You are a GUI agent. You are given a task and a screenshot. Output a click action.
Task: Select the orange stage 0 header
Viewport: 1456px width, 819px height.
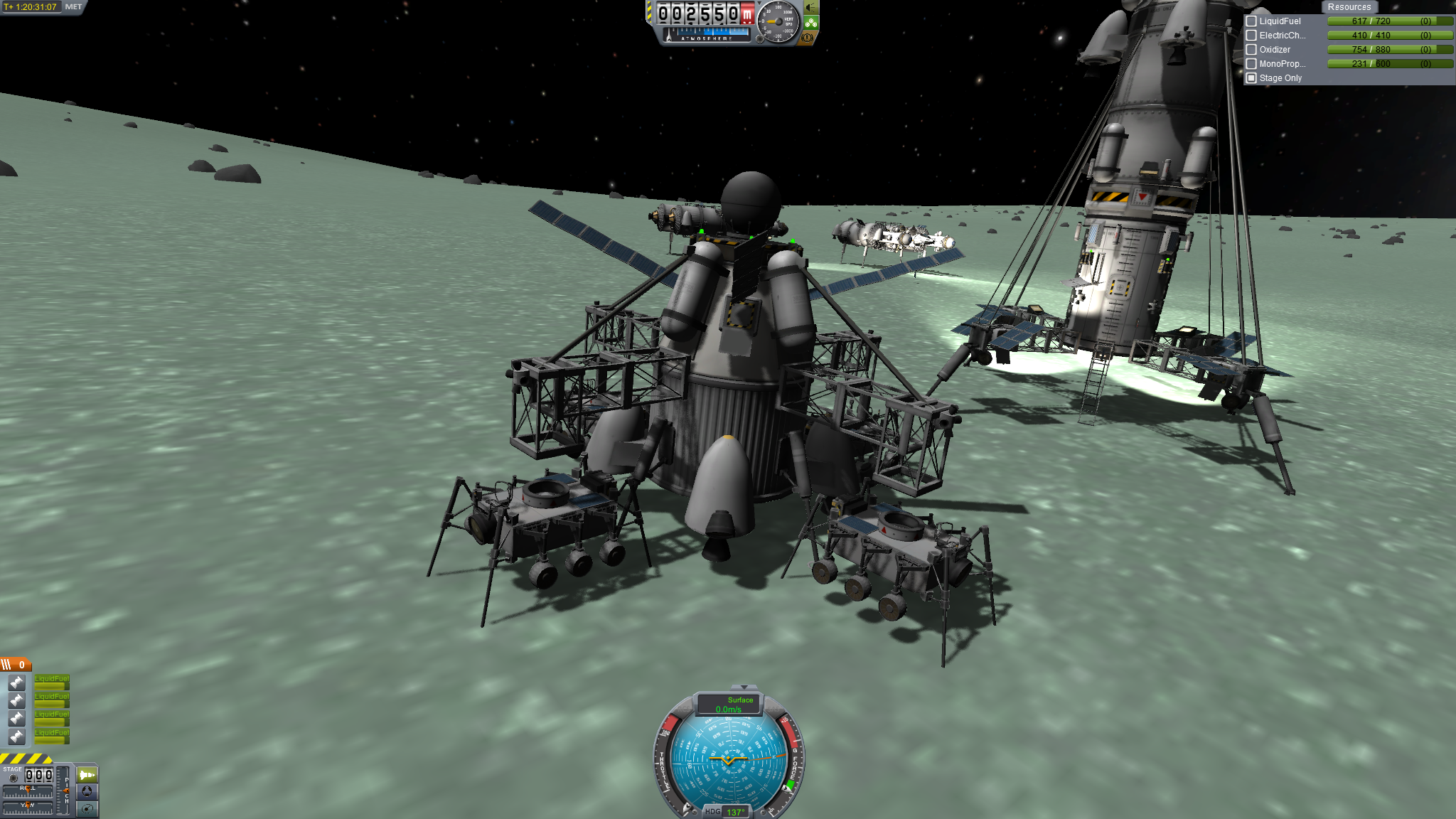coord(16,665)
